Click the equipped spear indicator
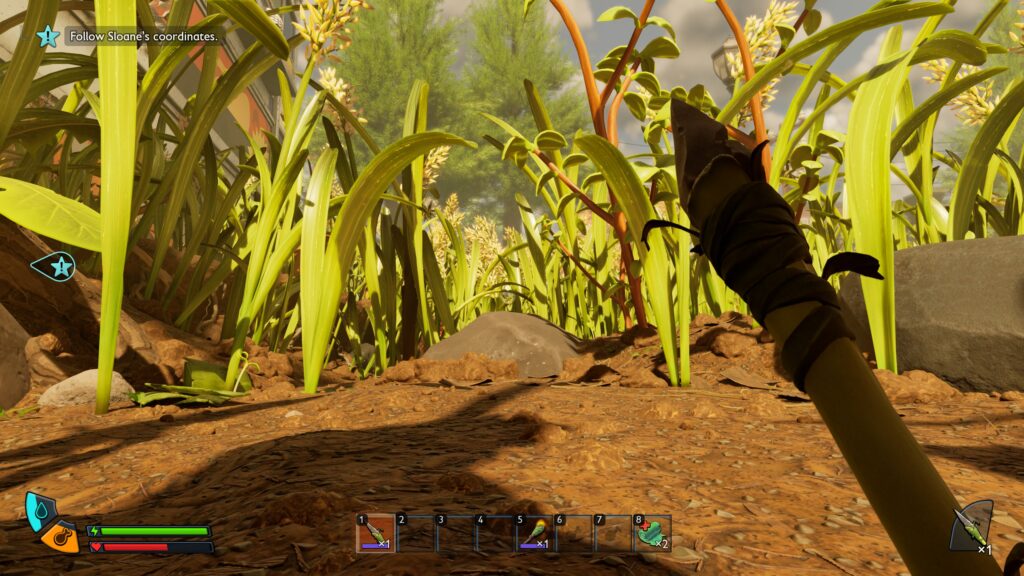1024x576 pixels. pos(970,526)
